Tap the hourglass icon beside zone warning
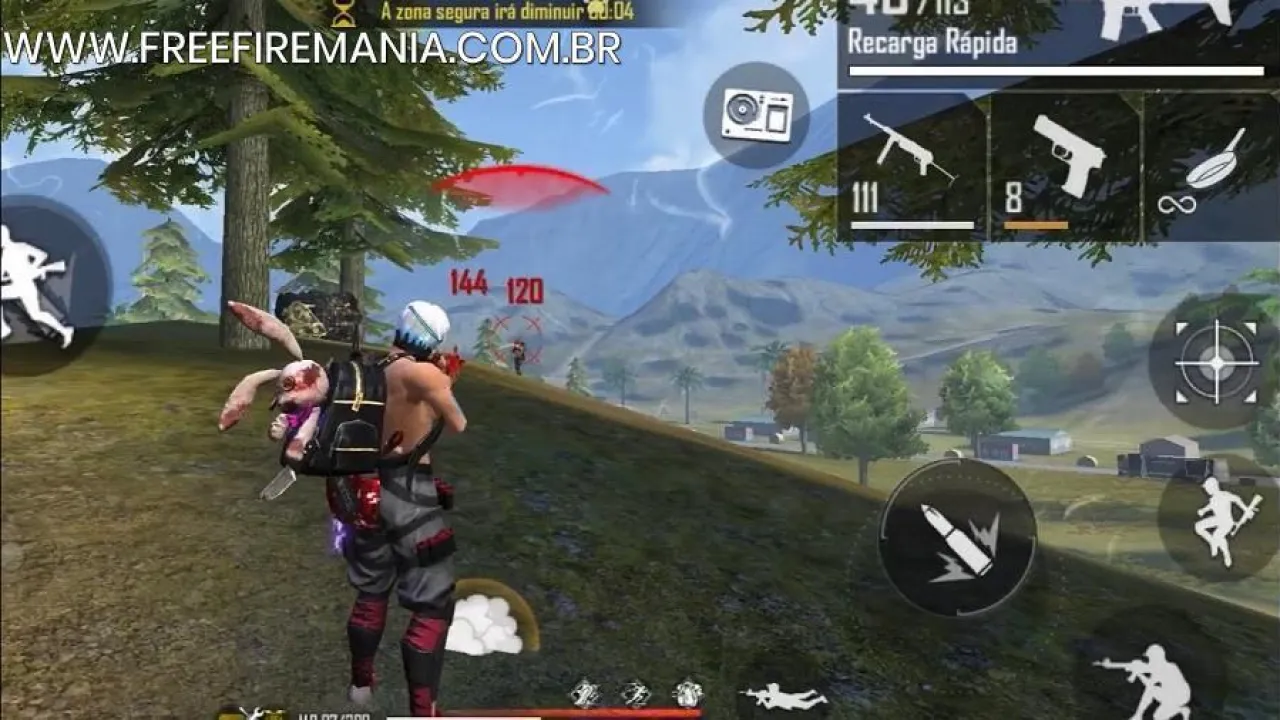The image size is (1280, 720). 343,13
